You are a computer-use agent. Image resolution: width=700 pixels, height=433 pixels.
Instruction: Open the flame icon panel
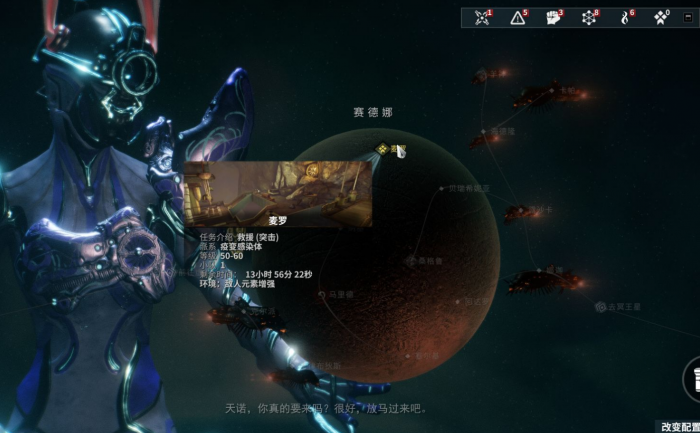[626, 17]
